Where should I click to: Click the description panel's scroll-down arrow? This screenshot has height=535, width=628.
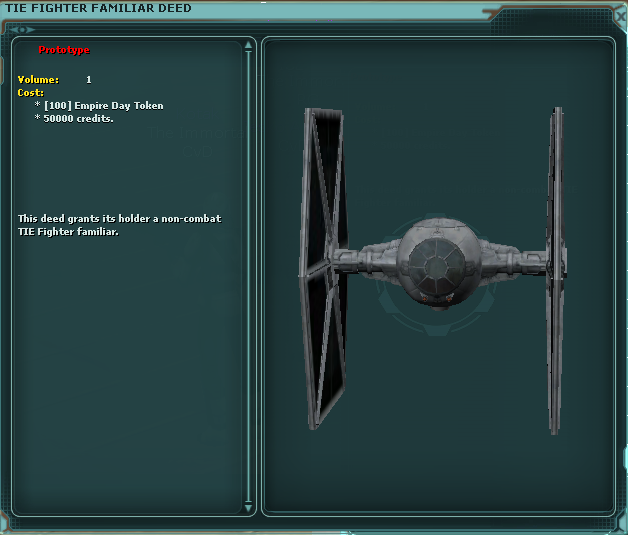[249, 506]
